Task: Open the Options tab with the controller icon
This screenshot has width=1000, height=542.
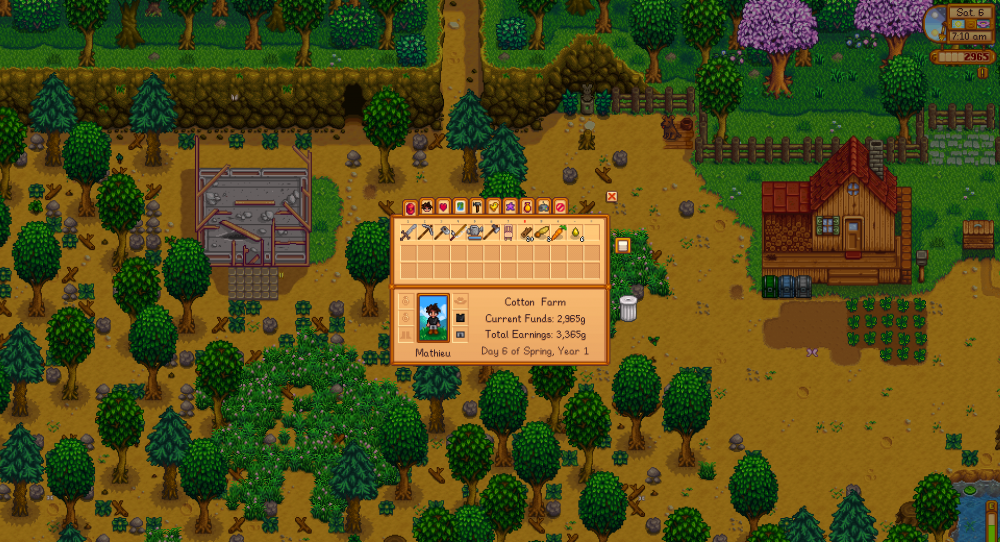Action: click(x=543, y=207)
